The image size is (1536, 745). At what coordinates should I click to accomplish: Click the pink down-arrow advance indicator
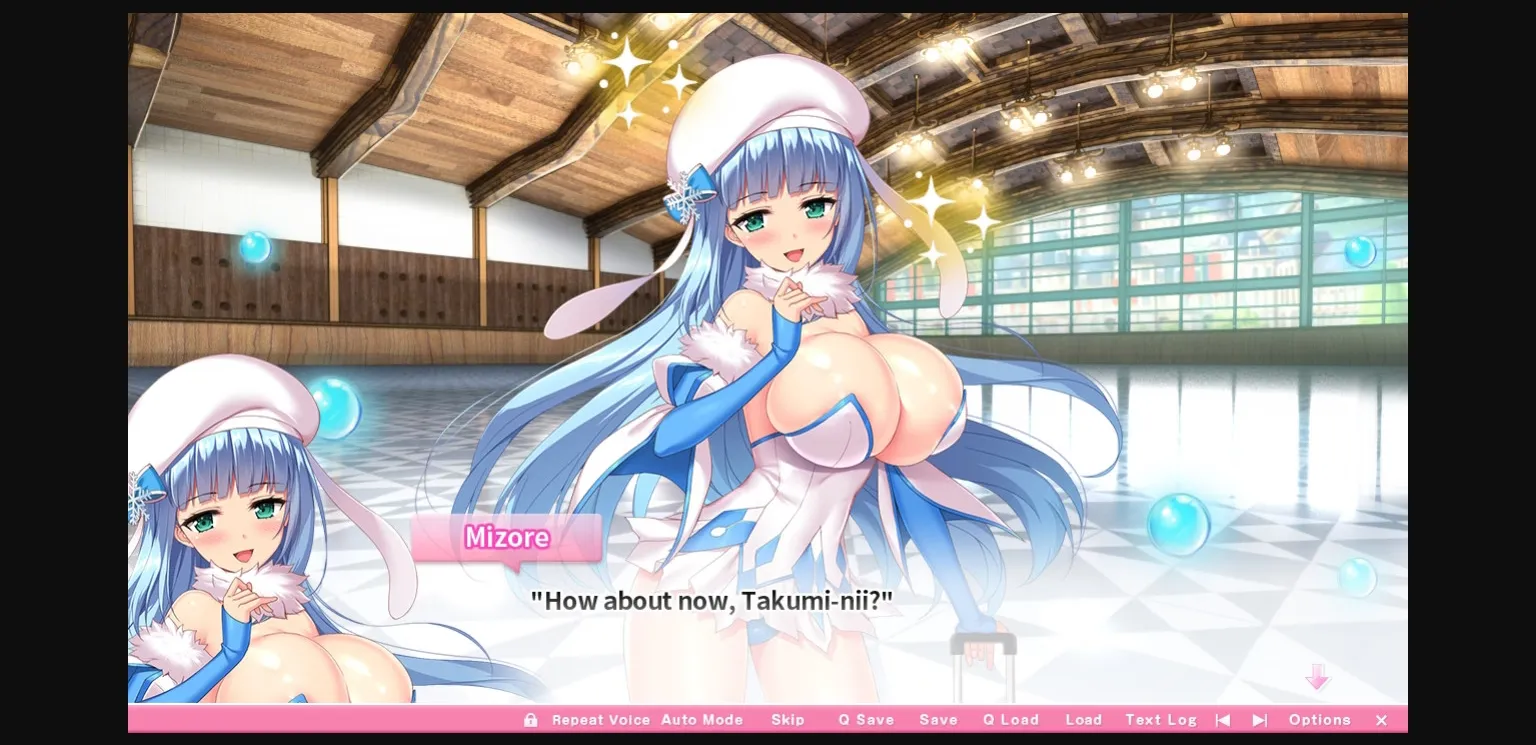(1318, 678)
